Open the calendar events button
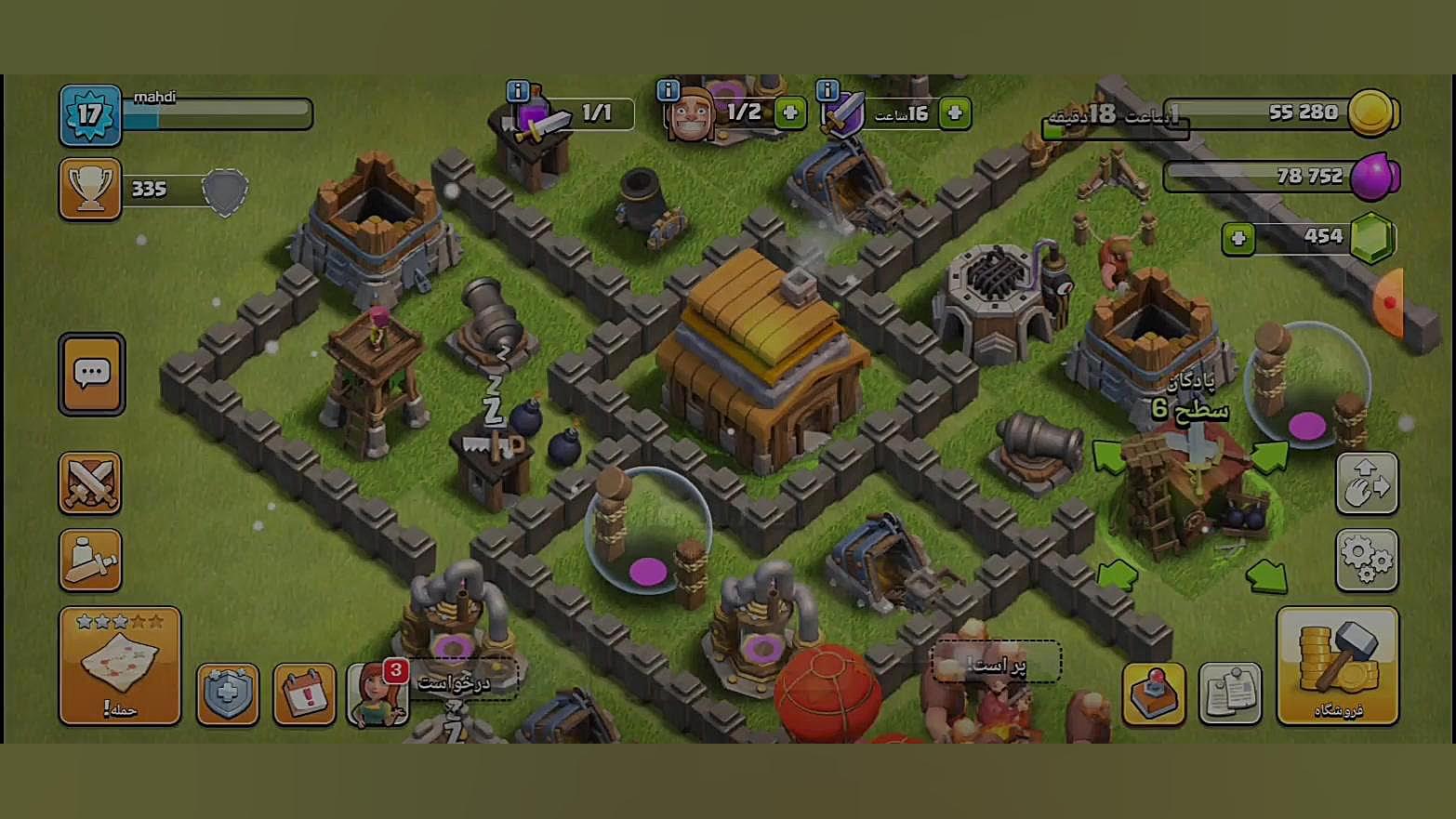Viewport: 1456px width, 819px height. (304, 694)
